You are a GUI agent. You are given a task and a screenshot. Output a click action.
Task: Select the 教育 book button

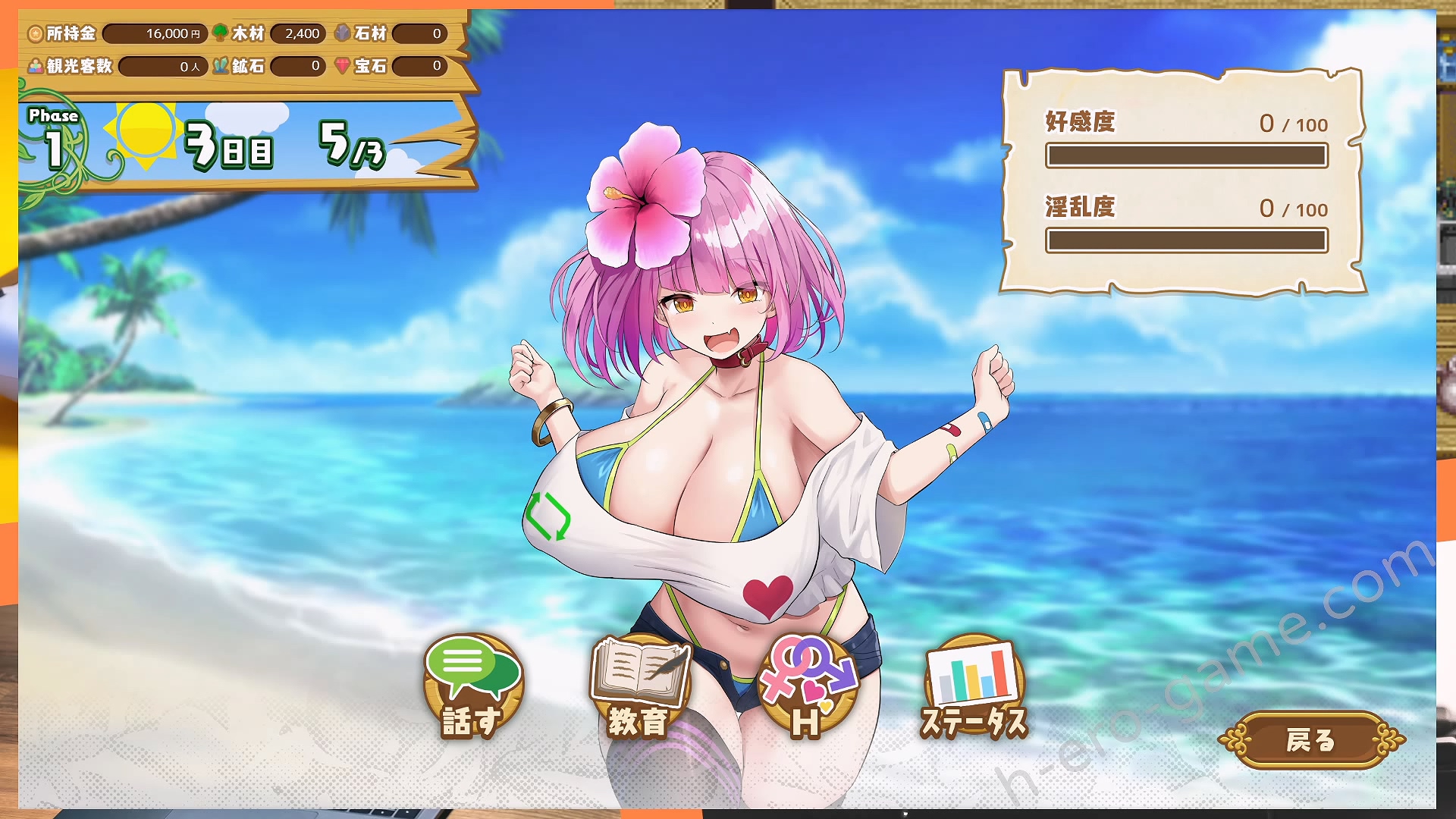tap(639, 686)
